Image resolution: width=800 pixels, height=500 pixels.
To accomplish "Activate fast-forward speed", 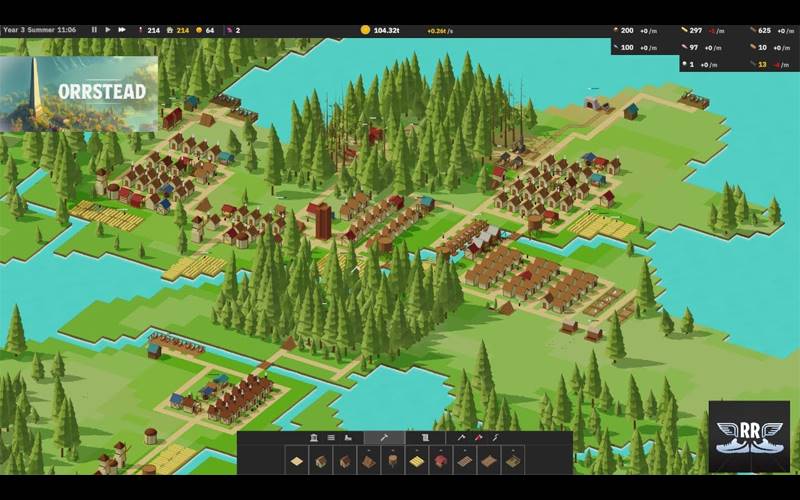I will point(121,30).
